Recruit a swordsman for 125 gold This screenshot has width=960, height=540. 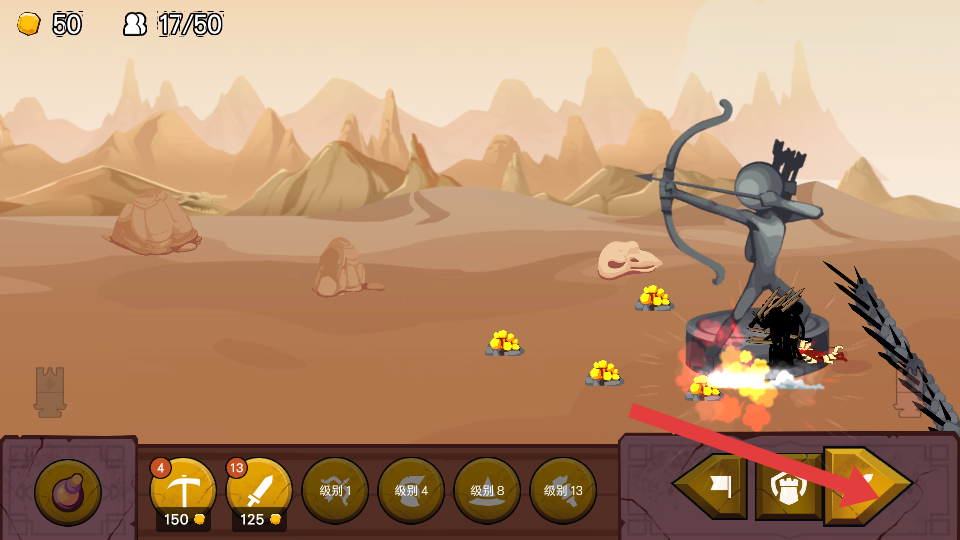point(259,490)
